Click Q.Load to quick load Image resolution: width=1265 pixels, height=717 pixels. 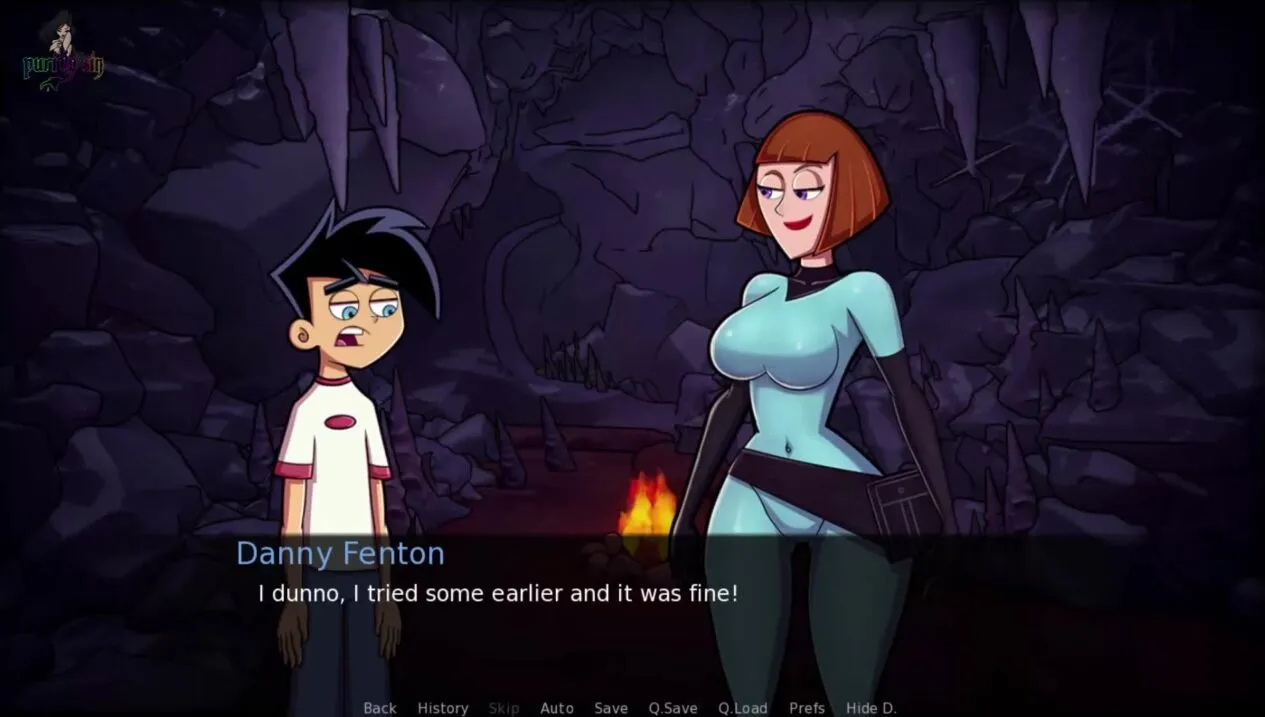pos(743,708)
